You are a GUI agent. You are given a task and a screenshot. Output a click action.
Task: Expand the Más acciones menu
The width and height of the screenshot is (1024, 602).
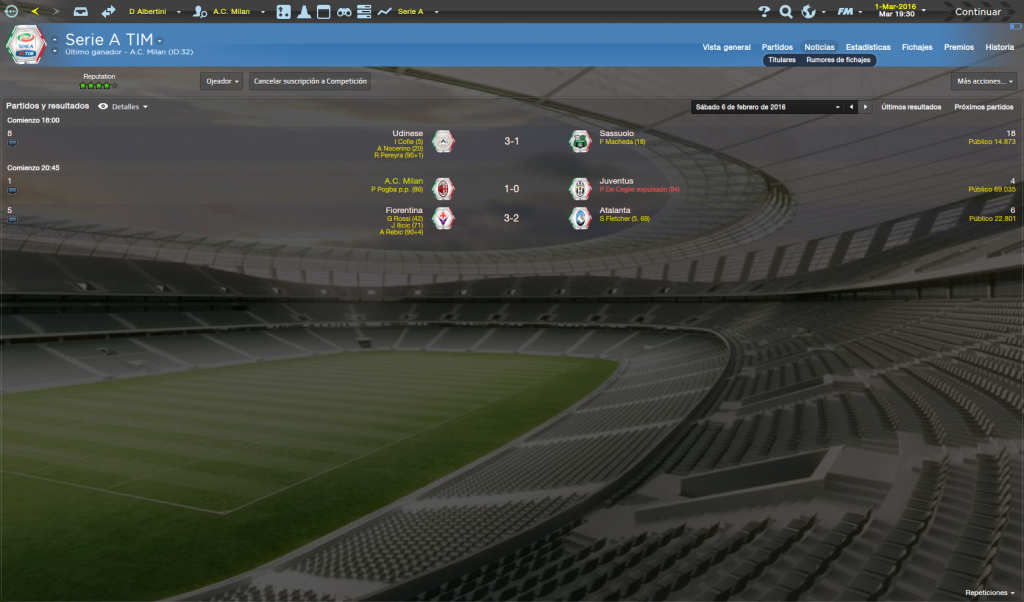984,81
